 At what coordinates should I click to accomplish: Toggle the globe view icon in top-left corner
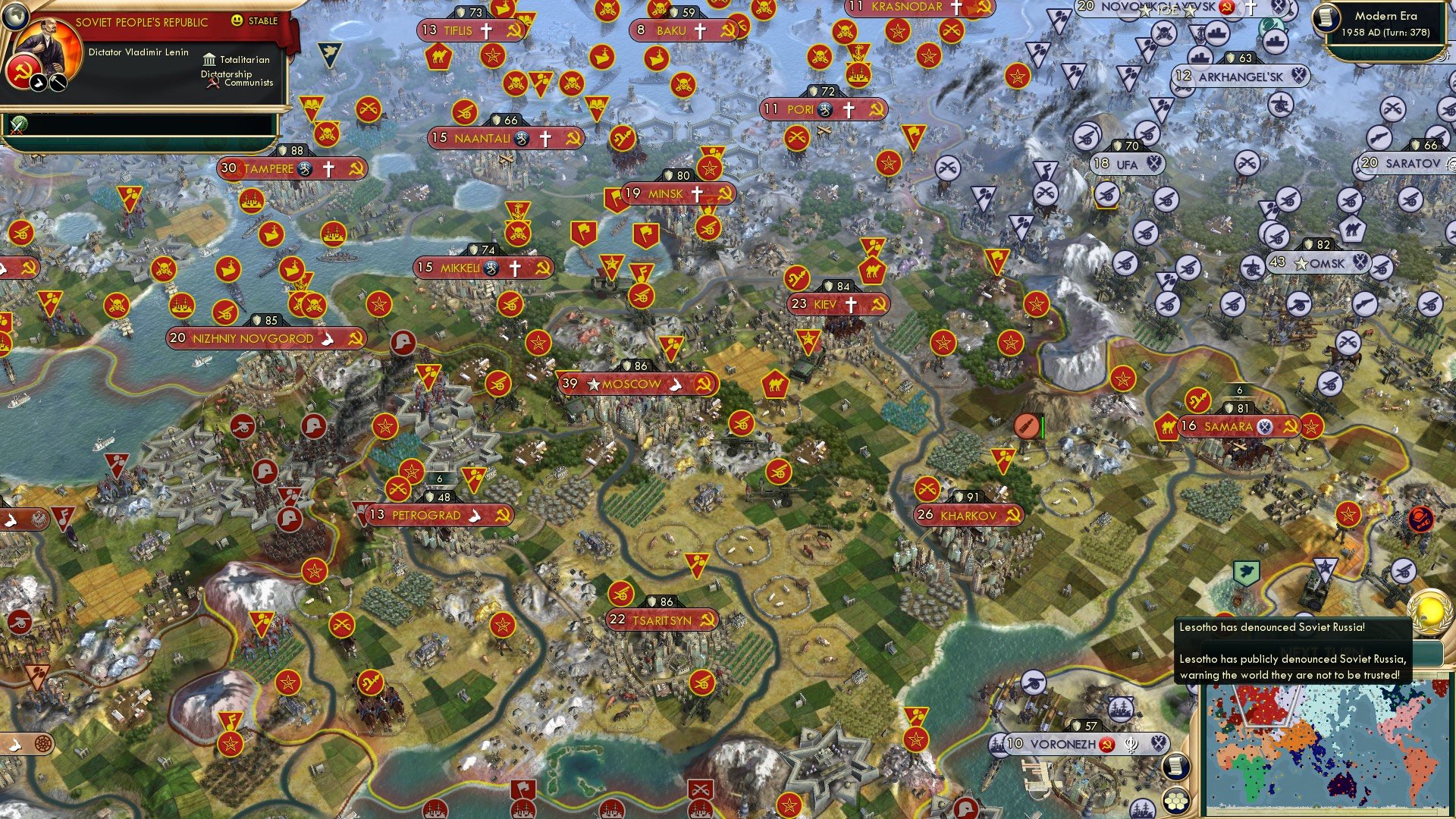click(x=17, y=16)
